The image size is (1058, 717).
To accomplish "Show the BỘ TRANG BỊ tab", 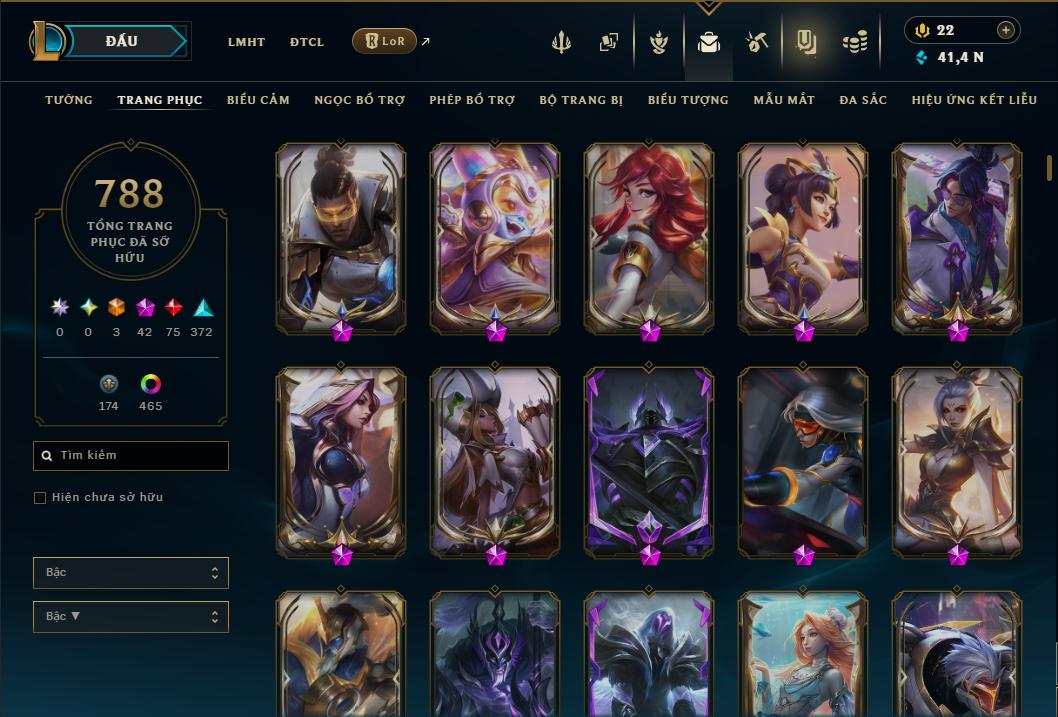I will coord(581,100).
